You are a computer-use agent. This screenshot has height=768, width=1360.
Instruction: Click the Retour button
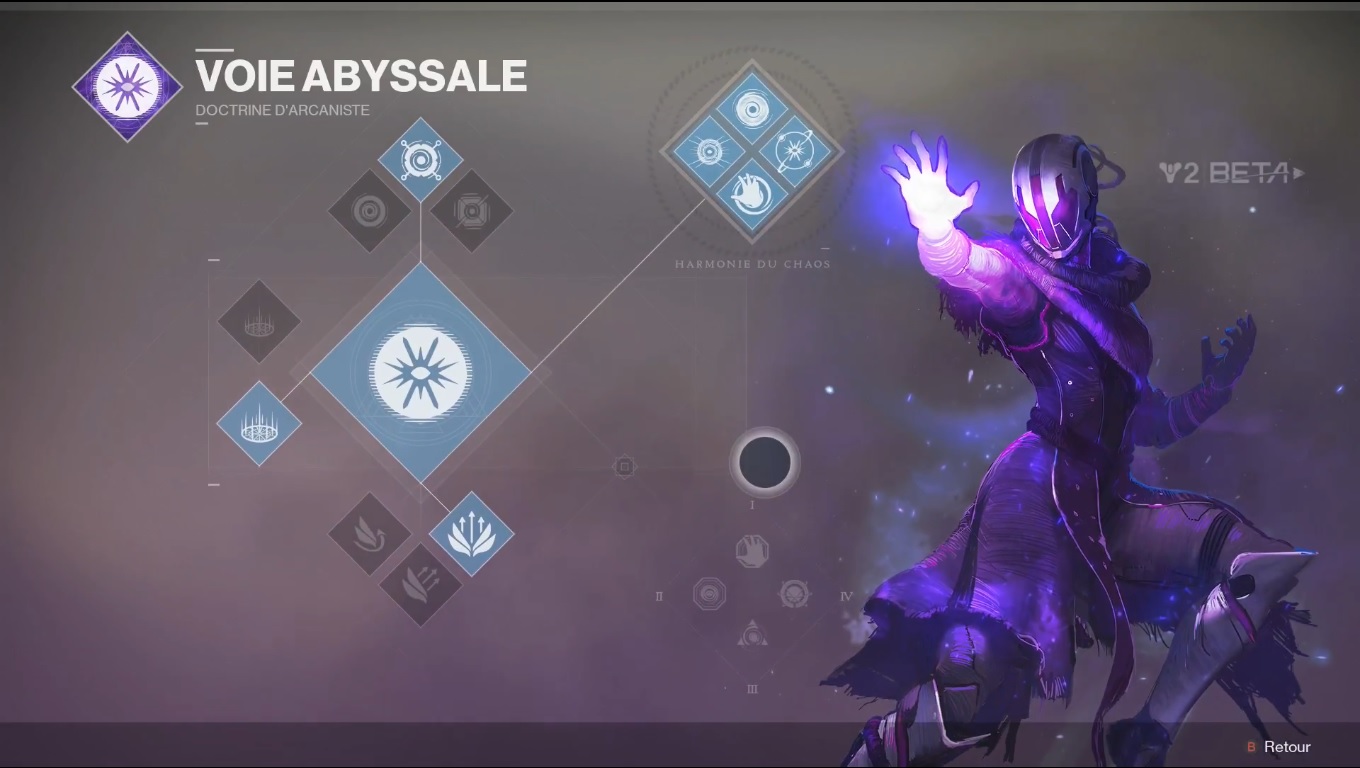click(x=1283, y=747)
